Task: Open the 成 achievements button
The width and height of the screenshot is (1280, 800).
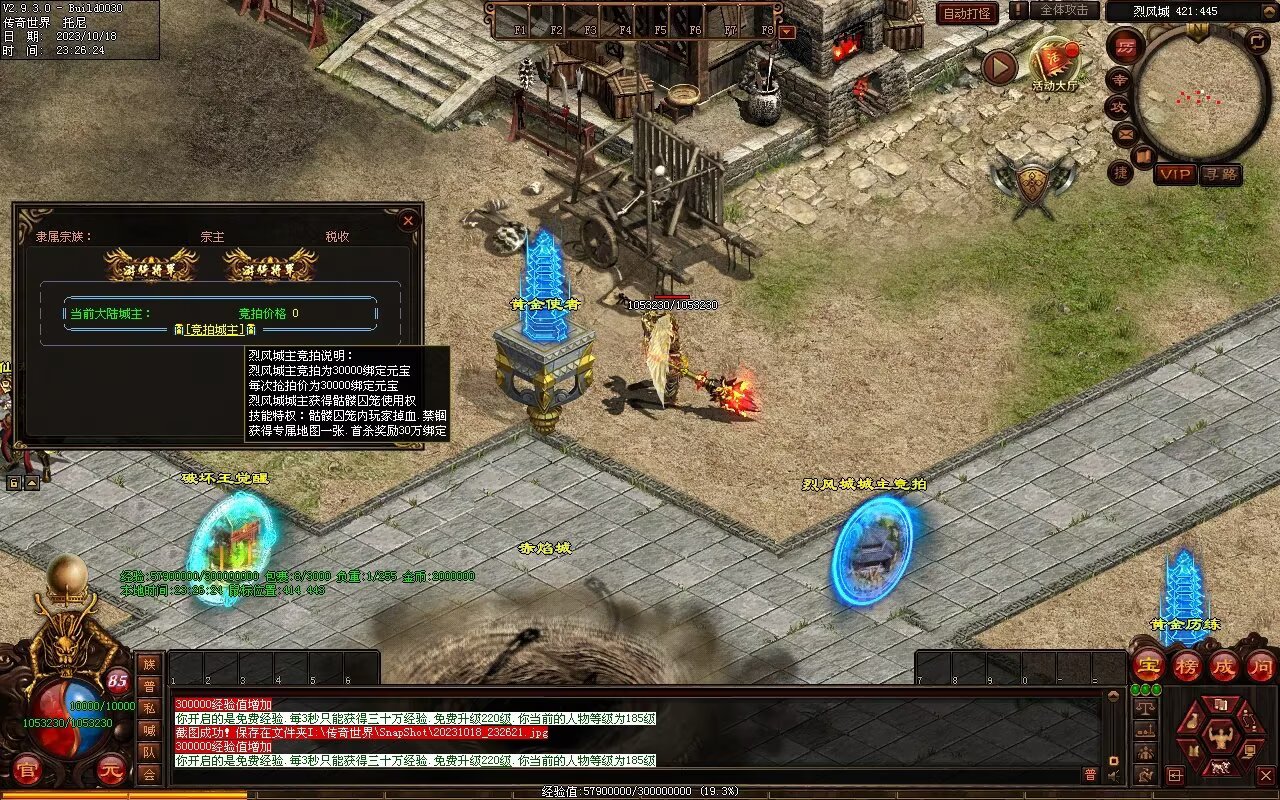Action: click(x=1223, y=665)
